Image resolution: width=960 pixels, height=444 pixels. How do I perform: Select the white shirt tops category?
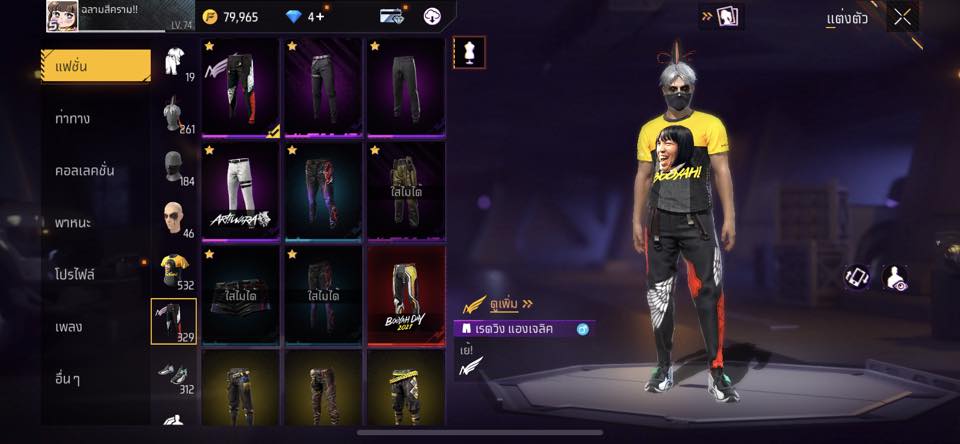[x=174, y=60]
